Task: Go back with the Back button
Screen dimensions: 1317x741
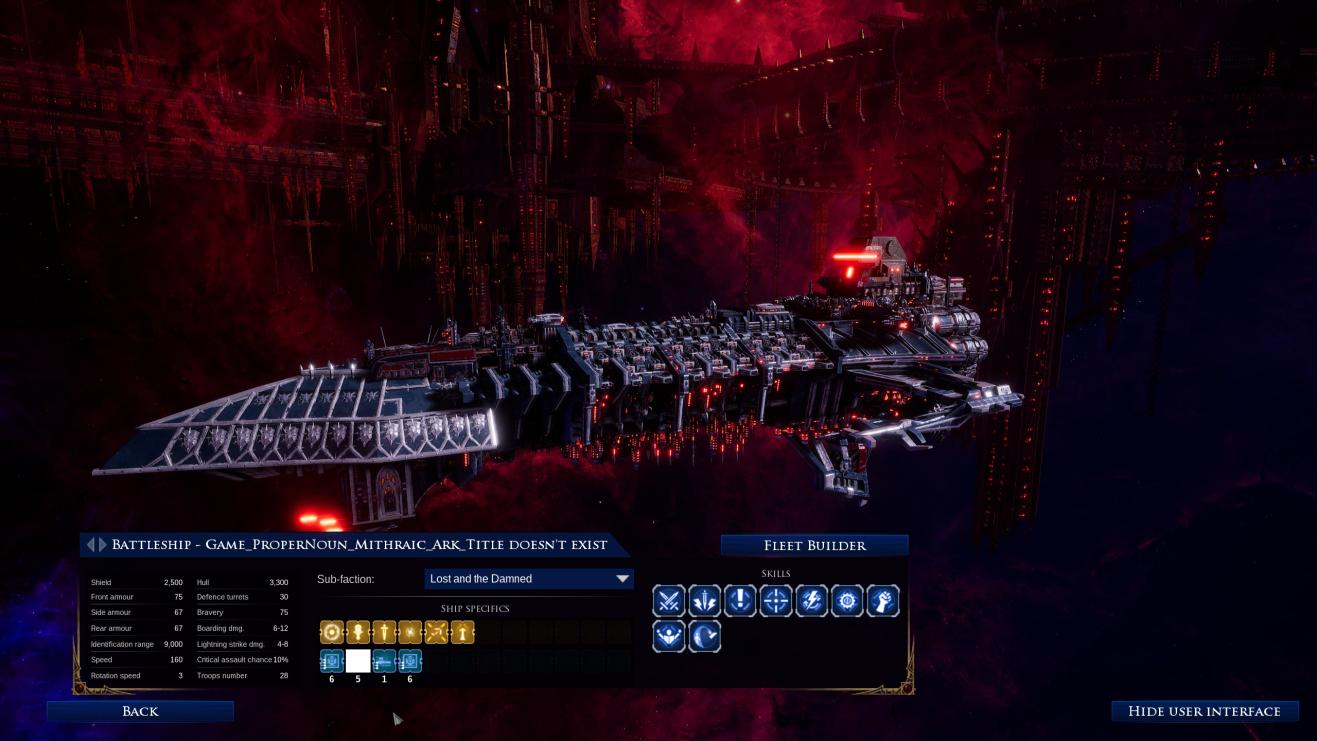Action: (x=140, y=711)
